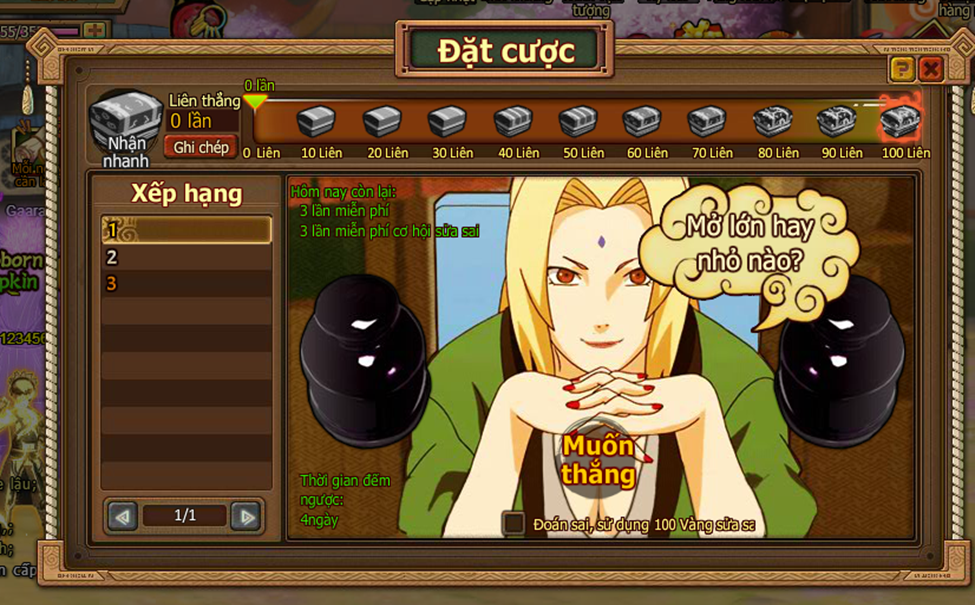
Task: Select the first ranking row
Action: pyautogui.click(x=186, y=231)
